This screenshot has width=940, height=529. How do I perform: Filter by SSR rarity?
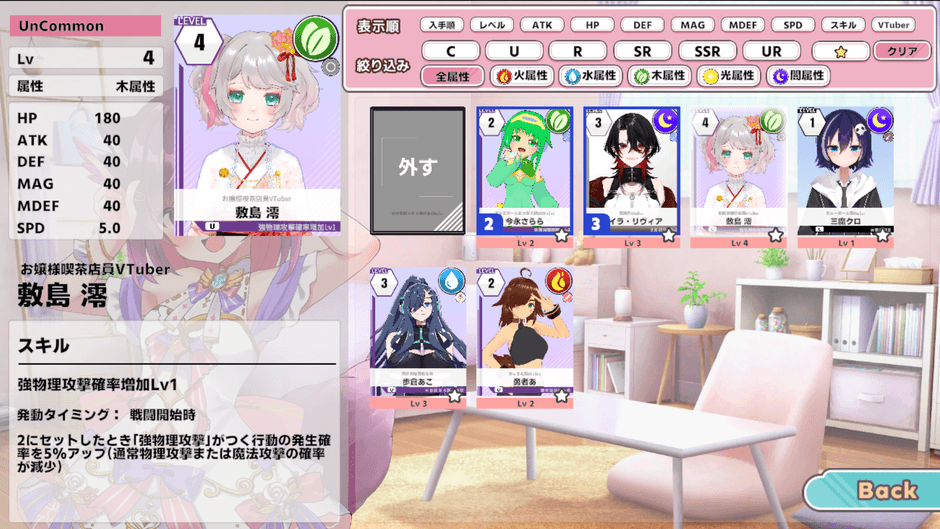click(x=708, y=51)
